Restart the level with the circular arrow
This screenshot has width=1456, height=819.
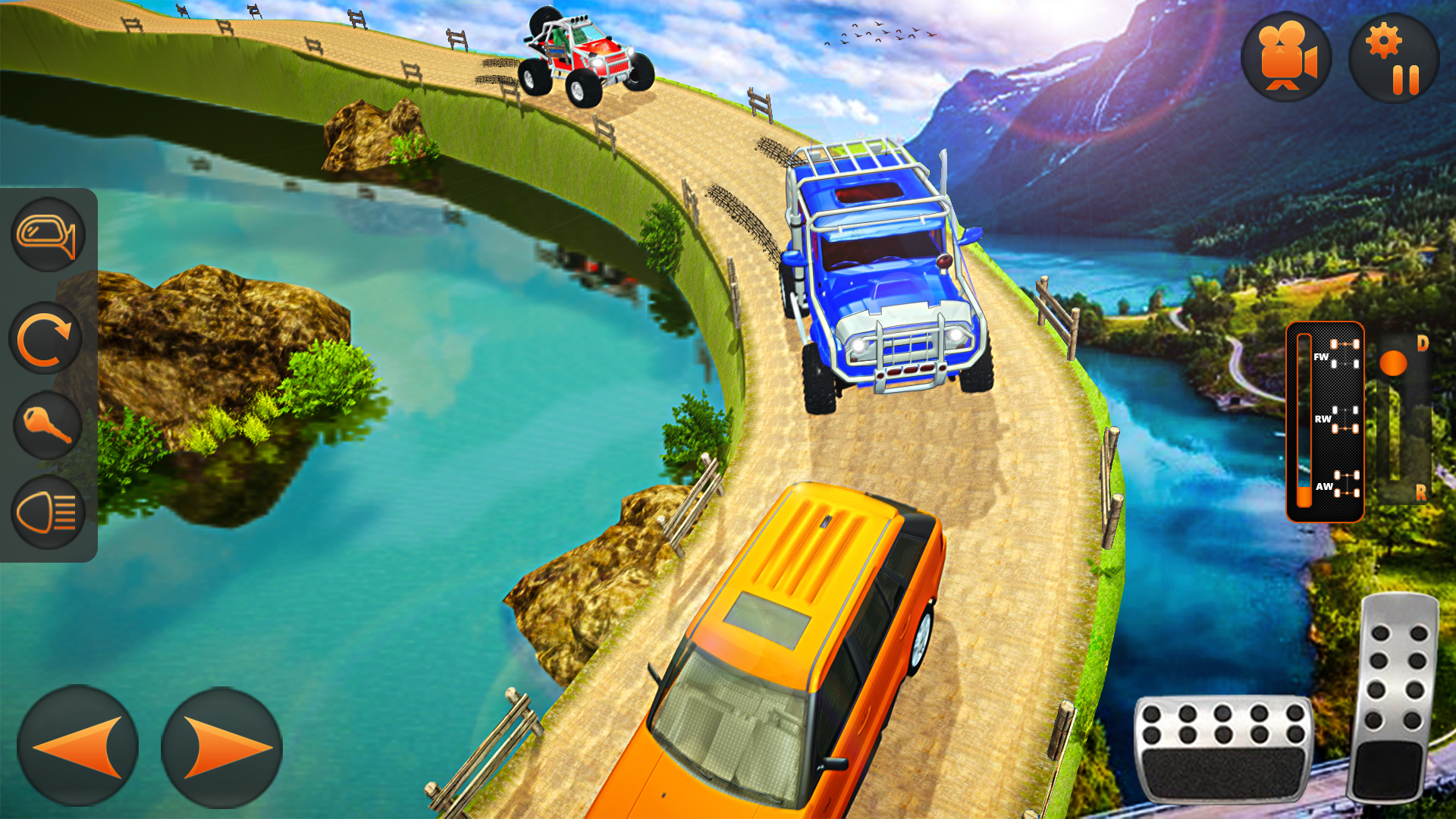[x=47, y=337]
